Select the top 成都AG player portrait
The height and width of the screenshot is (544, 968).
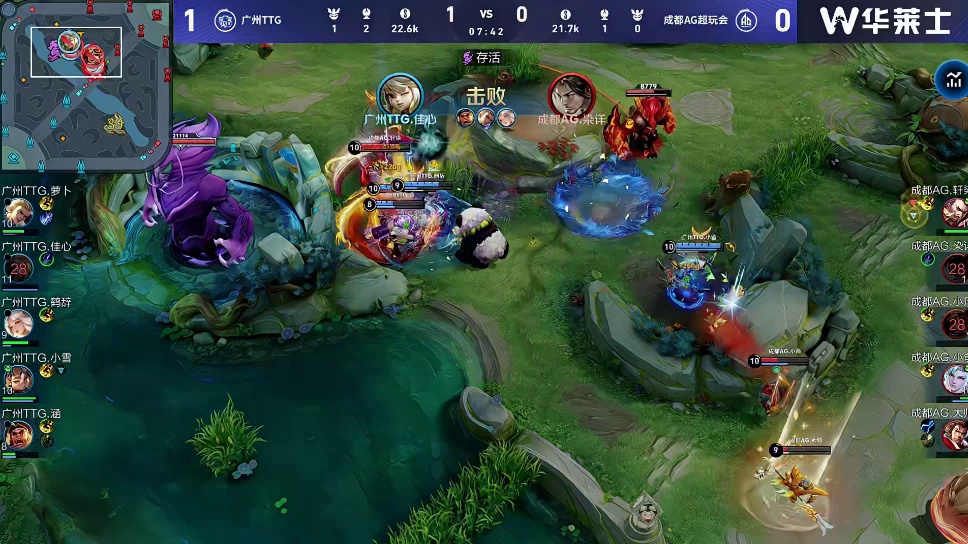pyautogui.click(x=954, y=212)
